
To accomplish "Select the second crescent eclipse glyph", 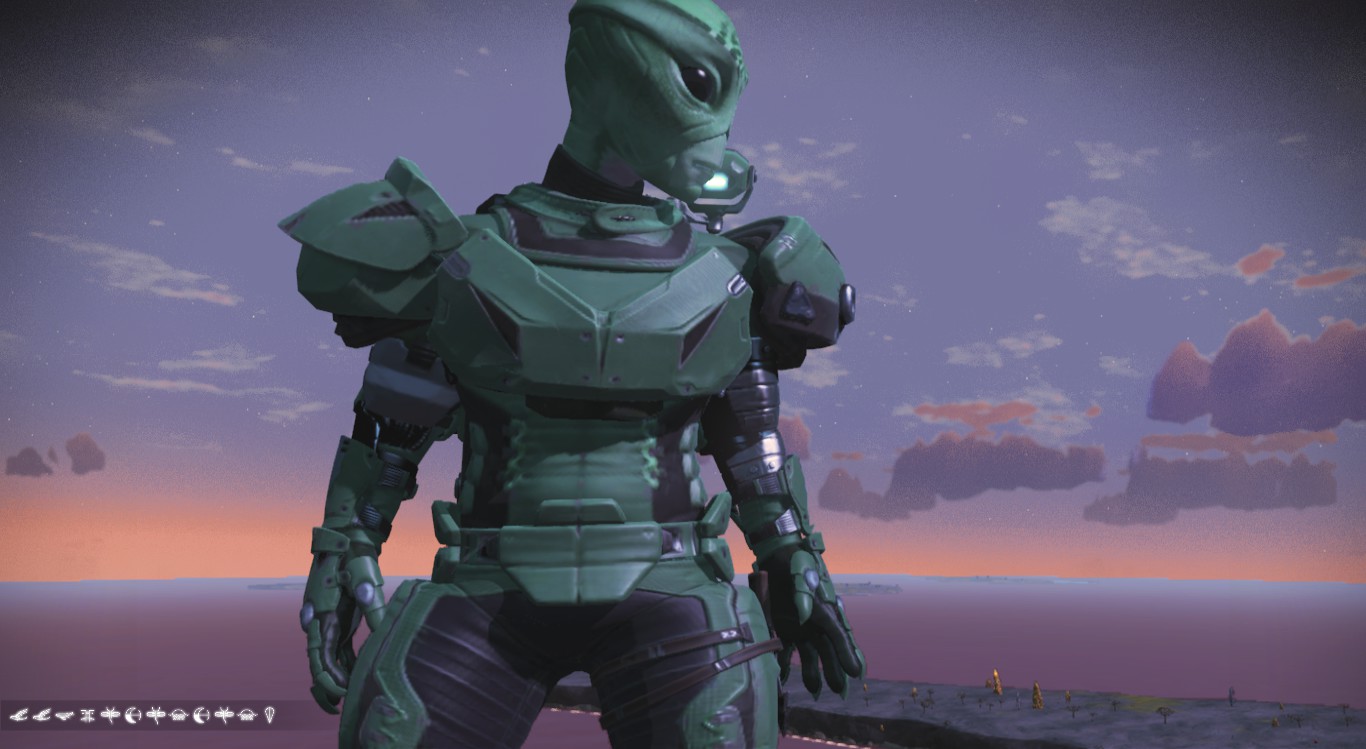I will pos(201,716).
